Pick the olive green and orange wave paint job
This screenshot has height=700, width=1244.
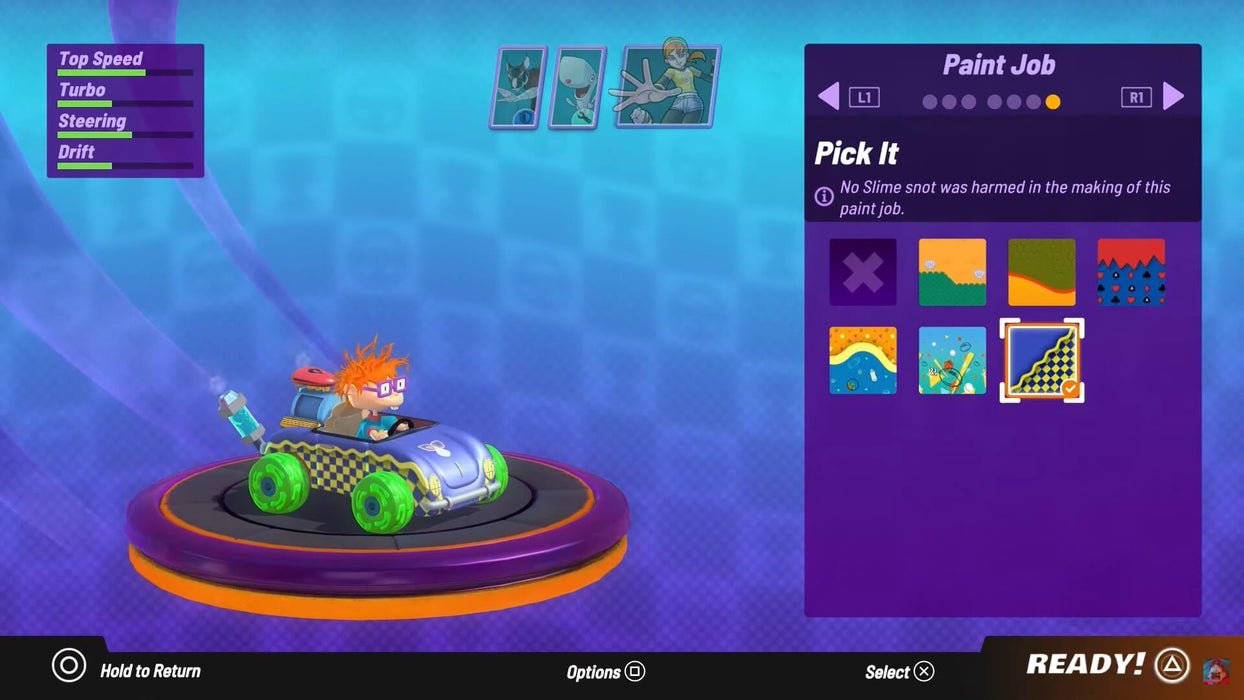click(1041, 272)
